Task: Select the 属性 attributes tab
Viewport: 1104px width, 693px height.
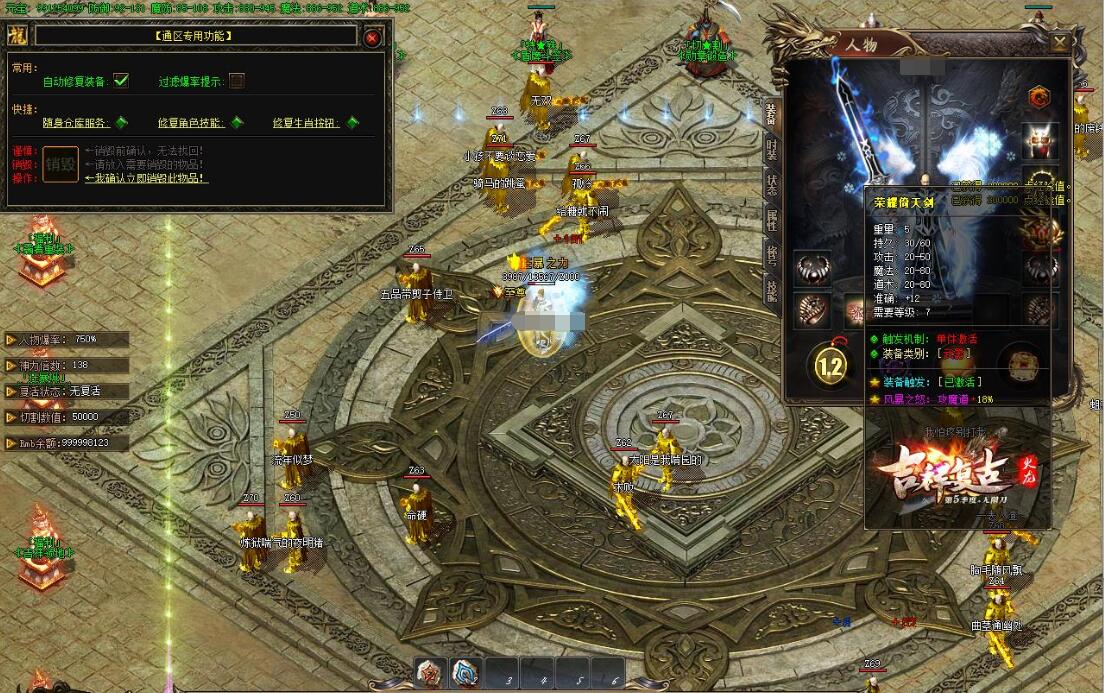Action: coord(771,220)
